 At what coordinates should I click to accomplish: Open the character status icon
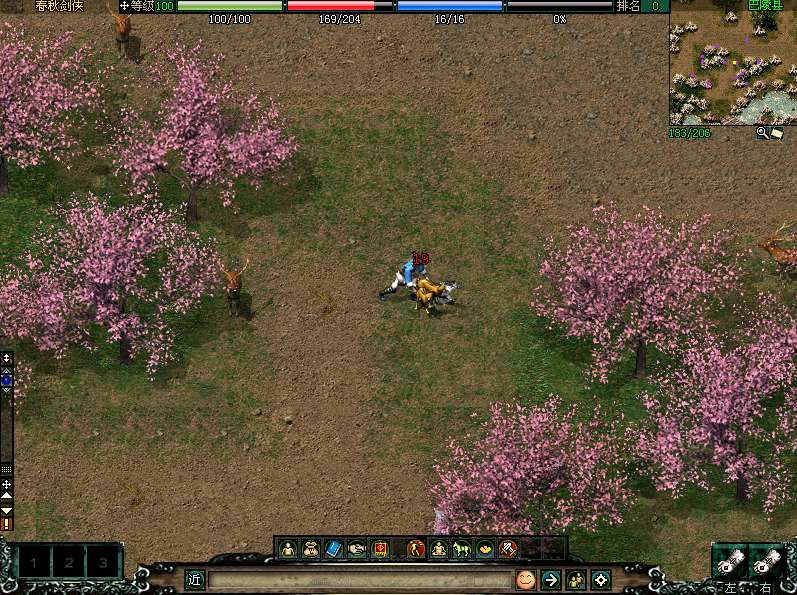click(x=288, y=548)
